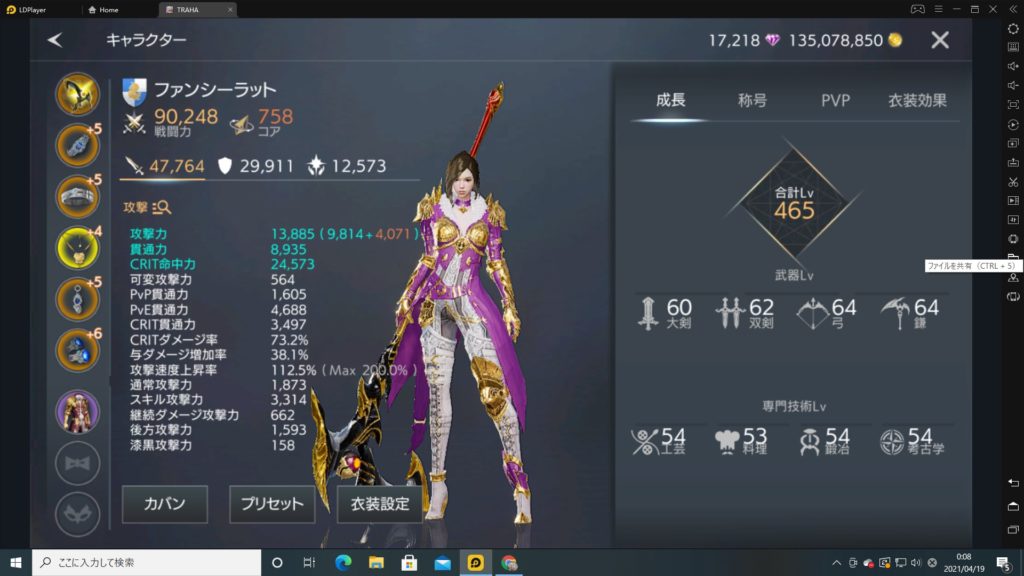
Task: Open 衣装設定 costume settings
Action: click(x=380, y=504)
